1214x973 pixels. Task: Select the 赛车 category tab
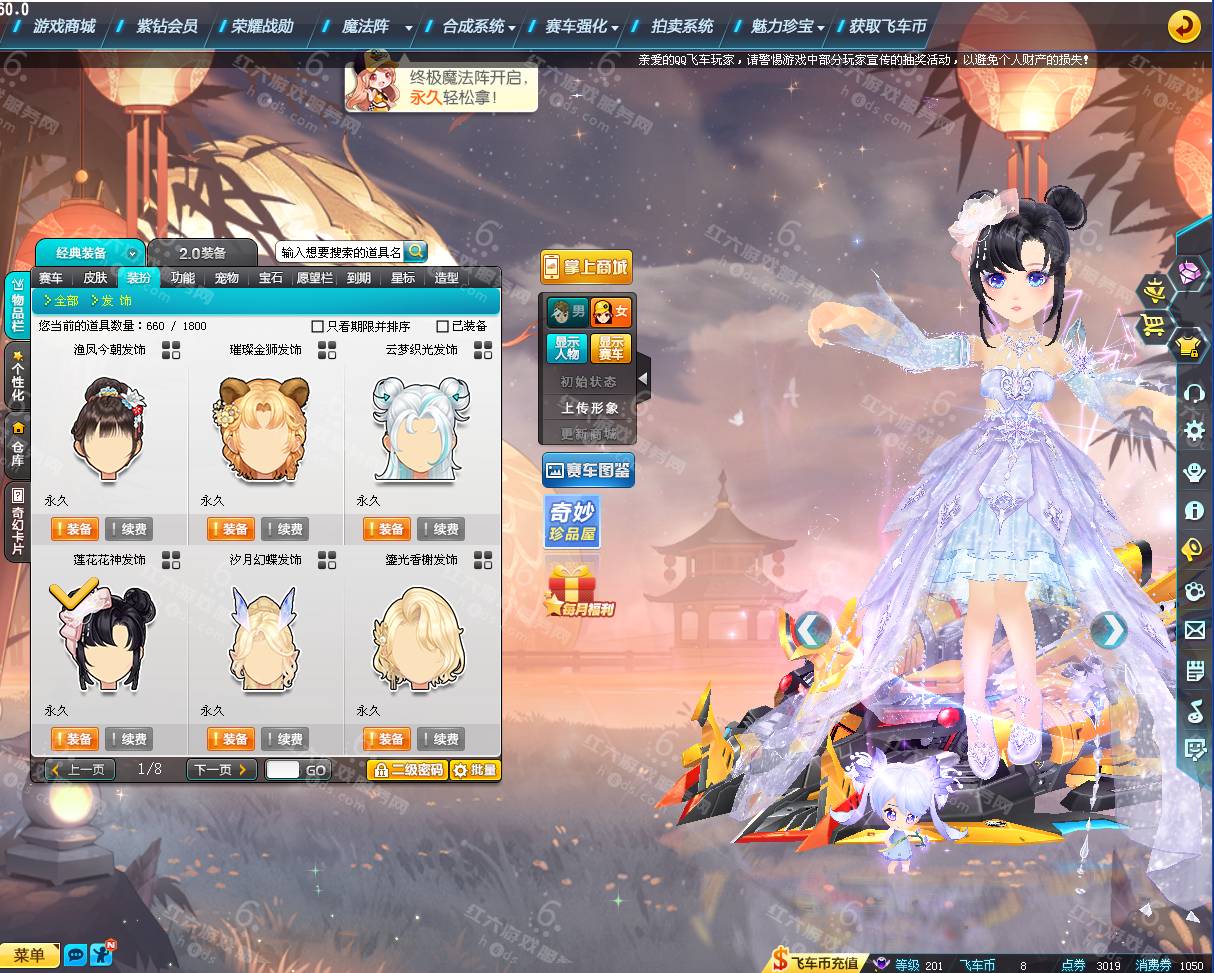tap(50, 278)
